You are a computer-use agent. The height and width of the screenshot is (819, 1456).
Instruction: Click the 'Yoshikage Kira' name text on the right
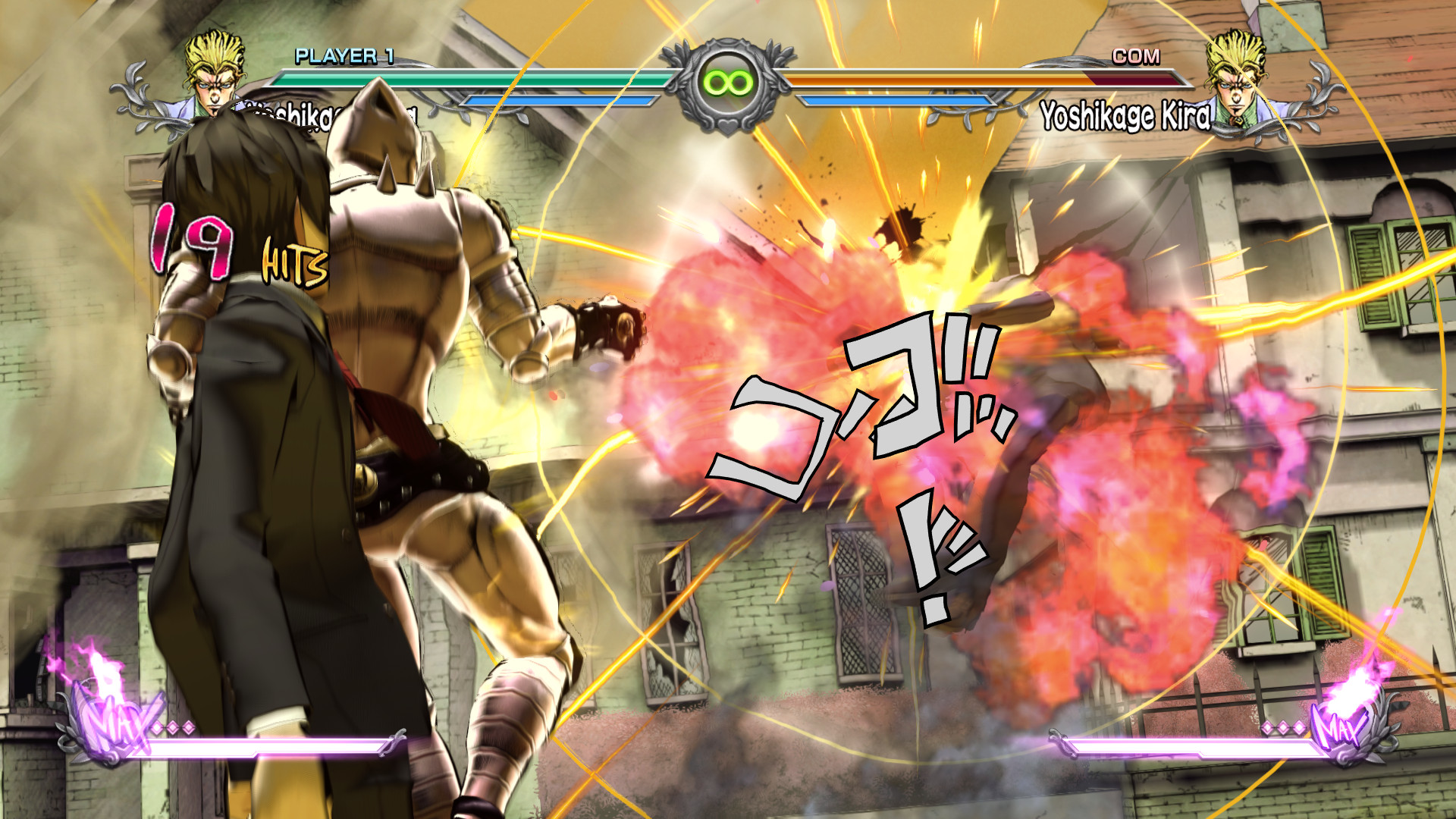pos(1128,114)
